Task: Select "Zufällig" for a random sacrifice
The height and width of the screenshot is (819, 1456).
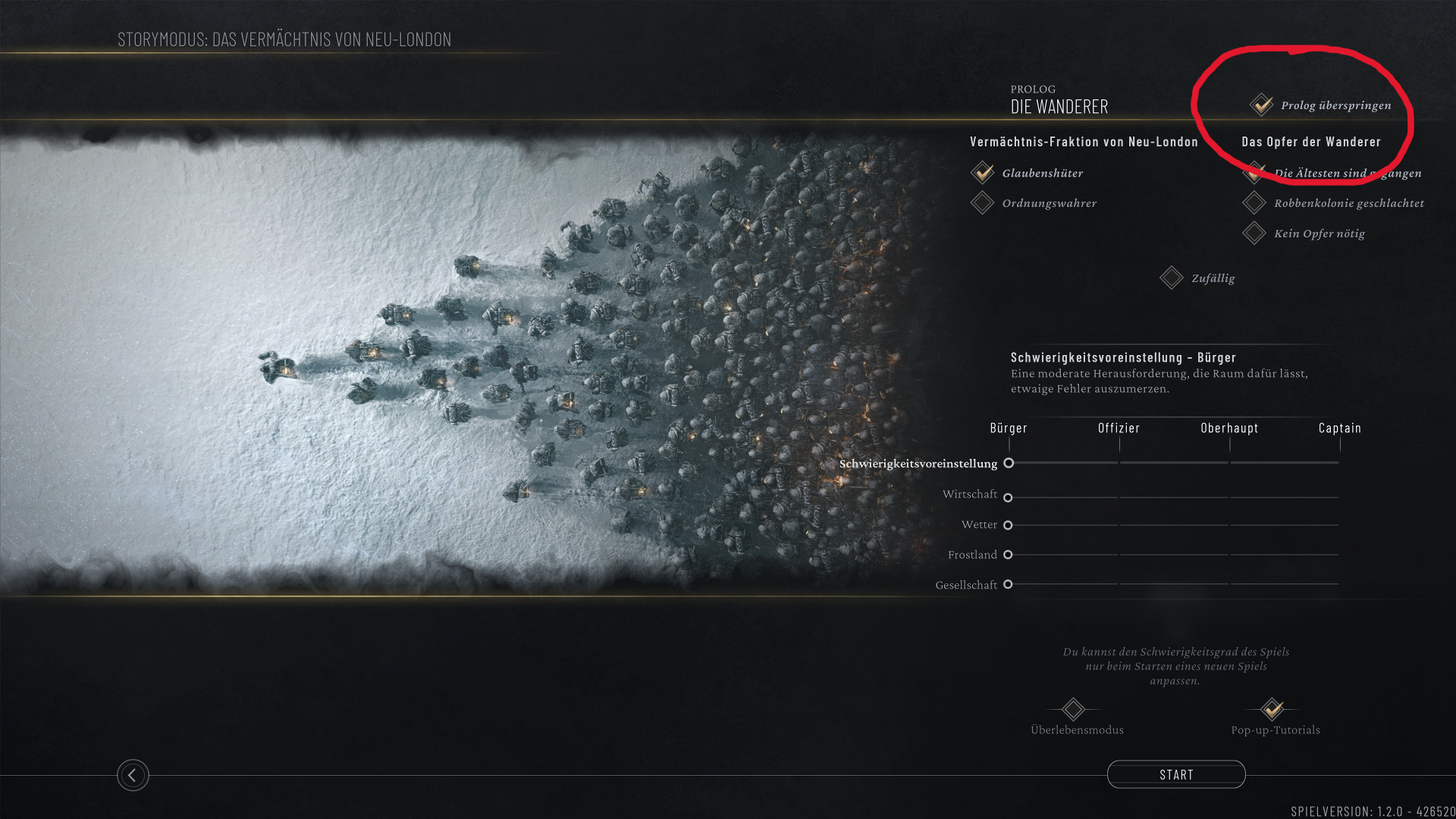Action: tap(1171, 278)
